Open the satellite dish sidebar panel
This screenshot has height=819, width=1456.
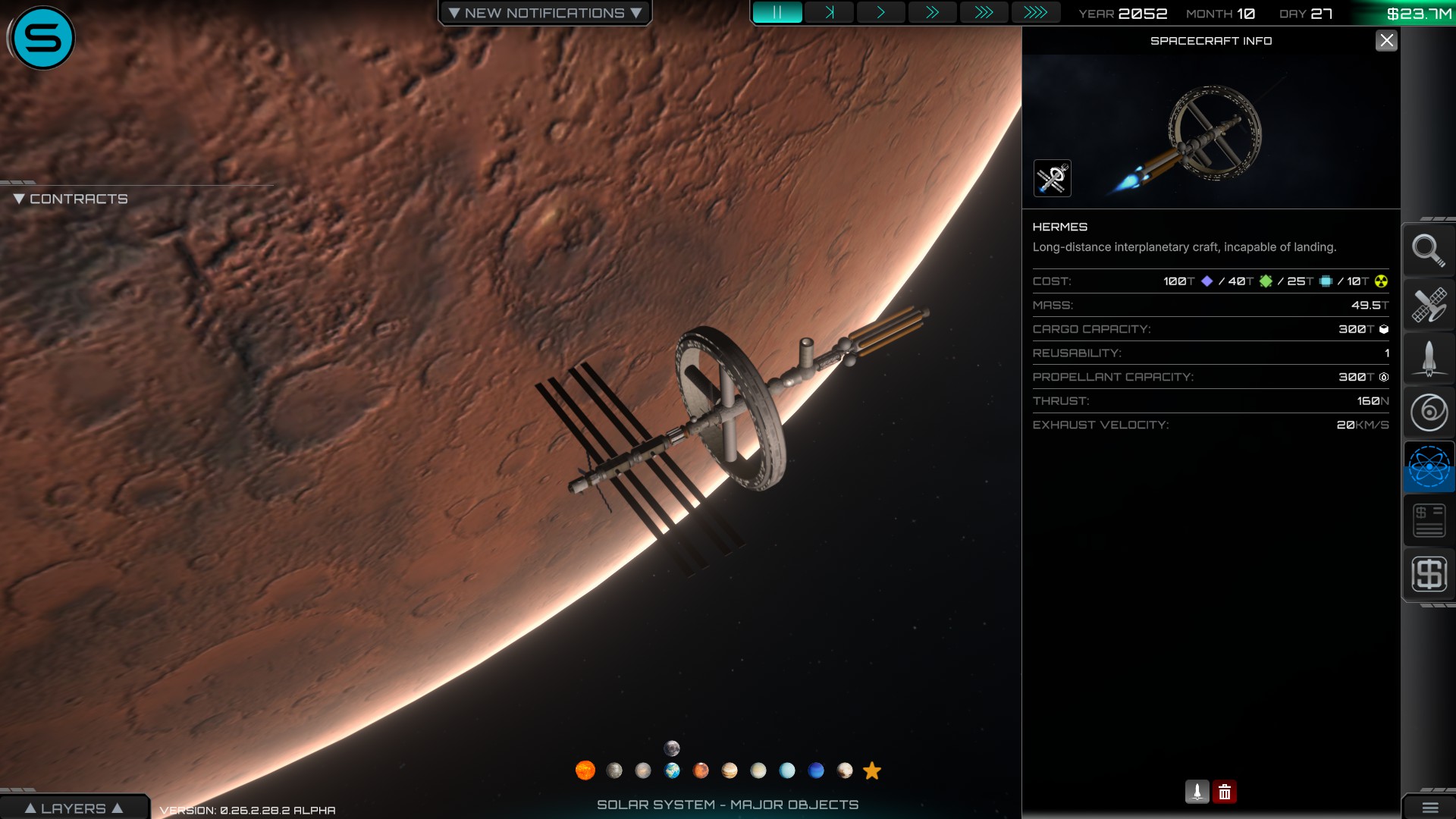tap(1429, 305)
